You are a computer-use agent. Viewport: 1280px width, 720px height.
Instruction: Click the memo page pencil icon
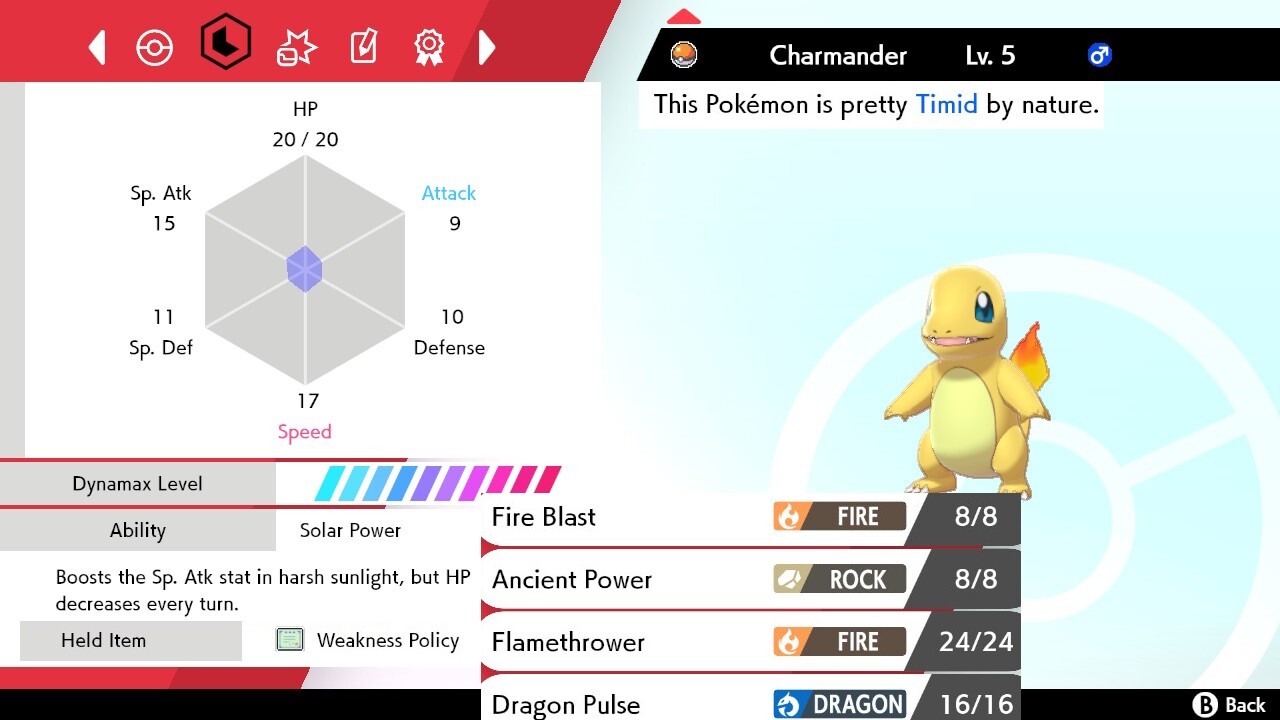363,45
